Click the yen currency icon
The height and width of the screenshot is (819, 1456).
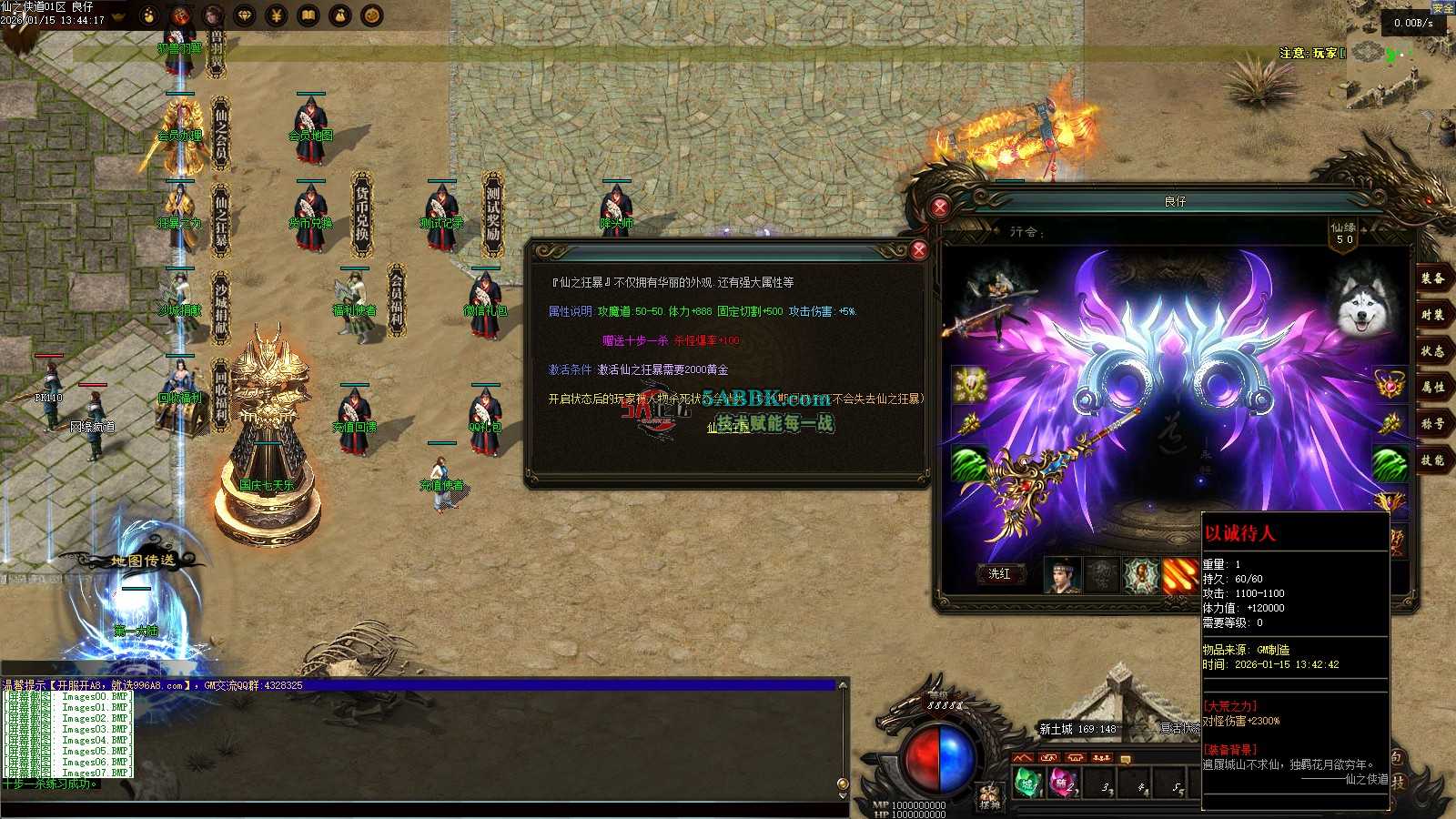click(x=277, y=15)
